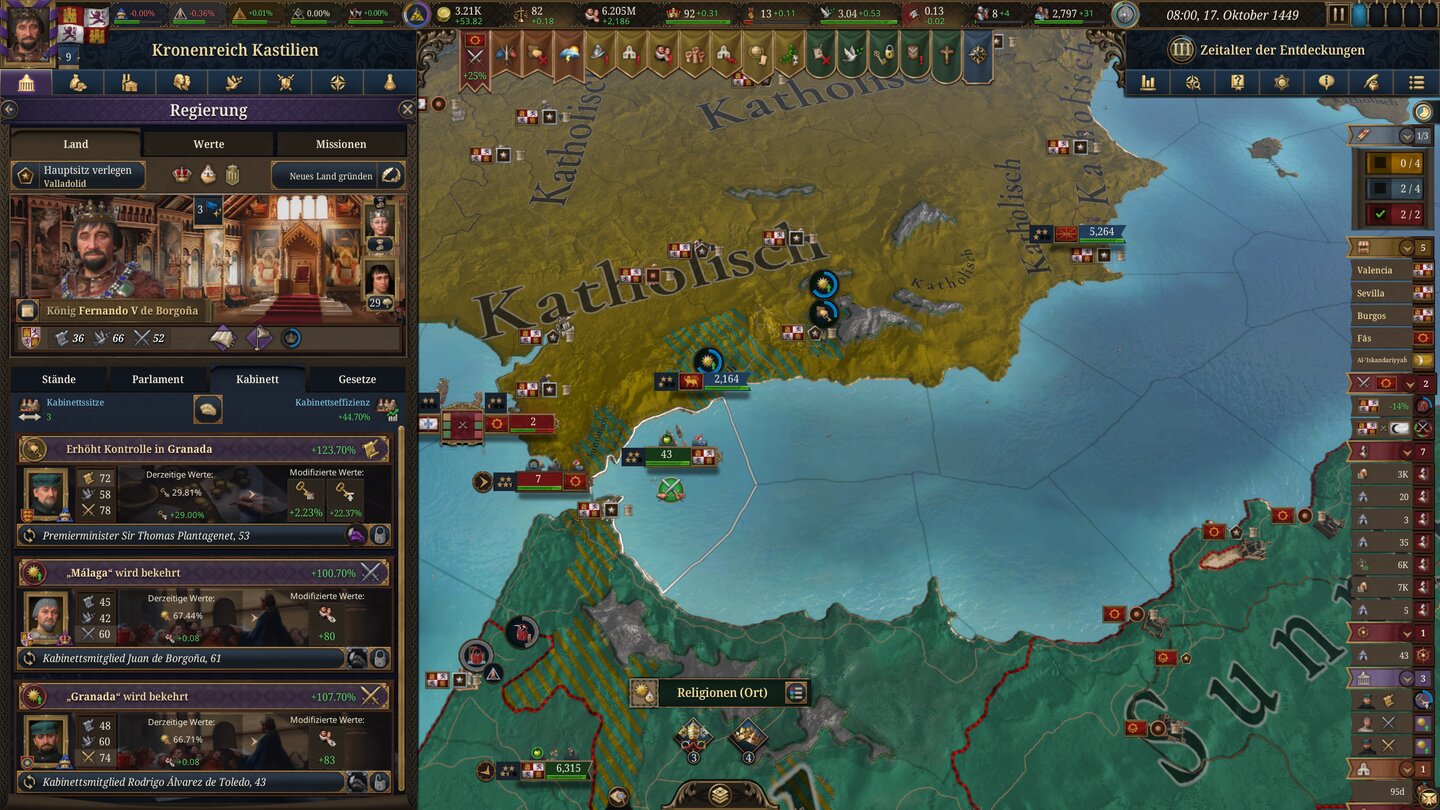Pause the game with the pause button
This screenshot has width=1440, height=810.
pos(1338,14)
